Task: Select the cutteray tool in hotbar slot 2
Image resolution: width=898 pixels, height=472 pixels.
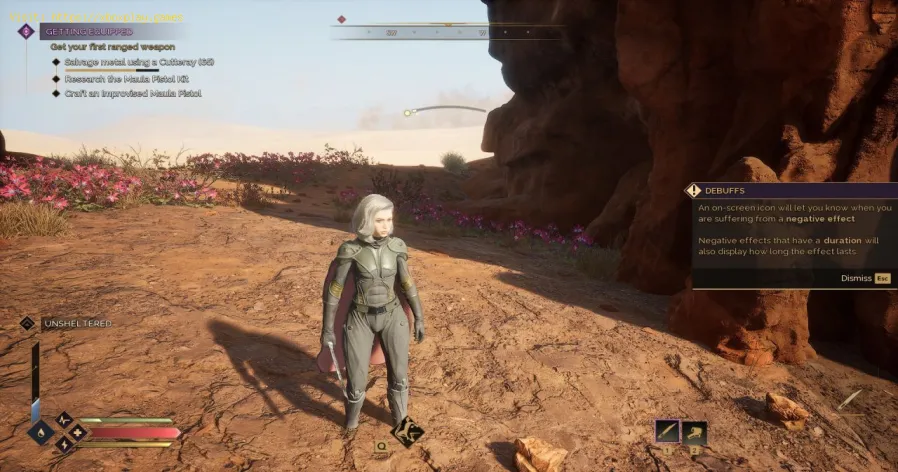Action: point(695,432)
